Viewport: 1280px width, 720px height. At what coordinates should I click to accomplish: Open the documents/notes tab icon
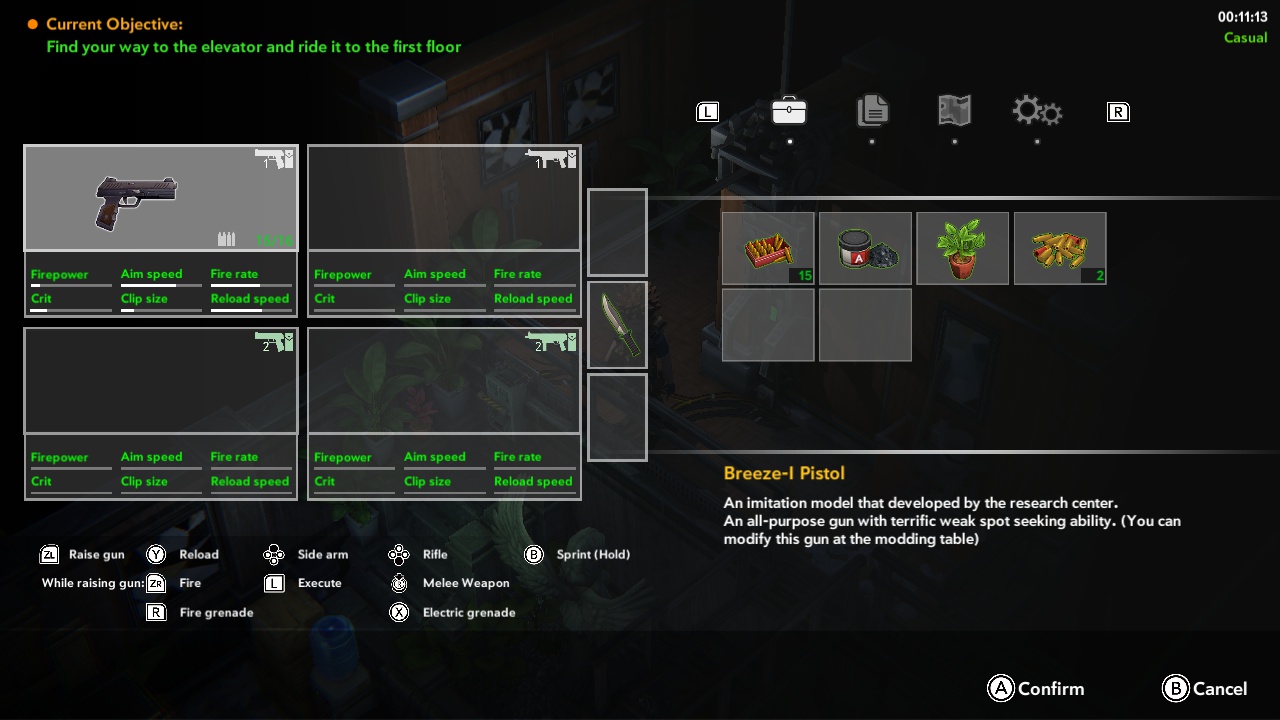[x=871, y=111]
